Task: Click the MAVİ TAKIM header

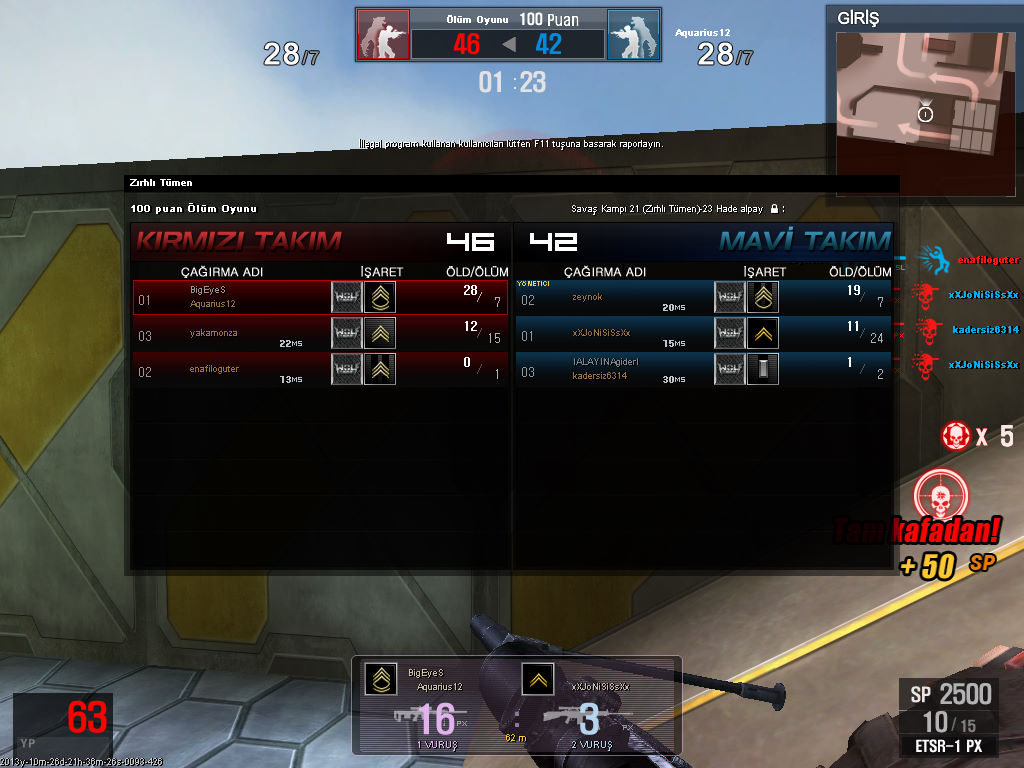Action: 804,241
